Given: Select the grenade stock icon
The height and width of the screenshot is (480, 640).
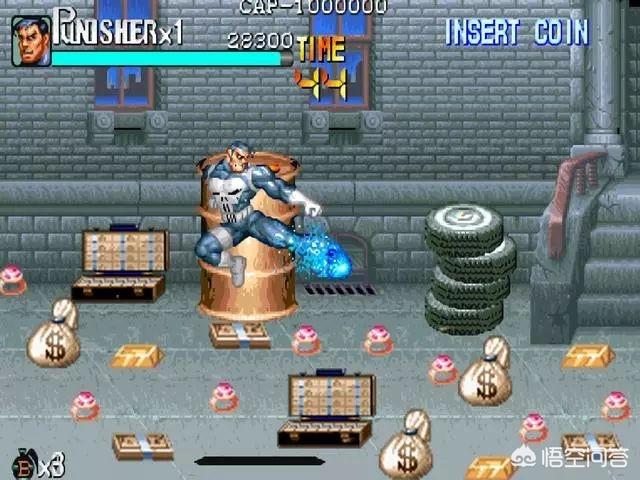Looking at the screenshot, I should click(x=26, y=464).
